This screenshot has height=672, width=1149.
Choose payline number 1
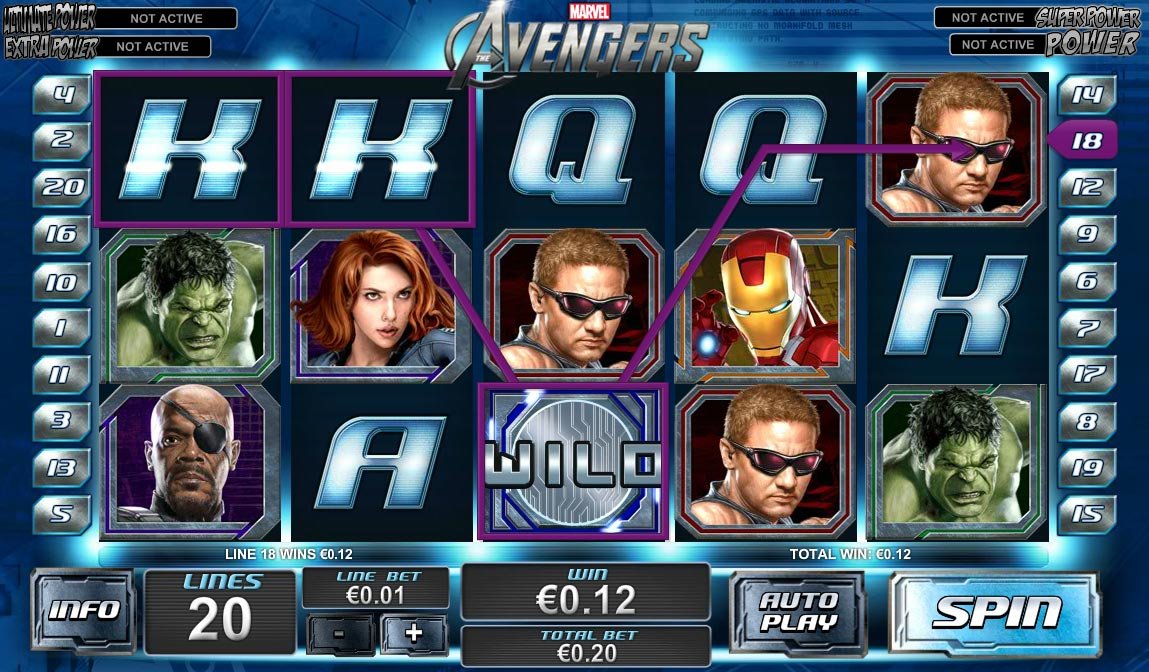click(x=62, y=327)
